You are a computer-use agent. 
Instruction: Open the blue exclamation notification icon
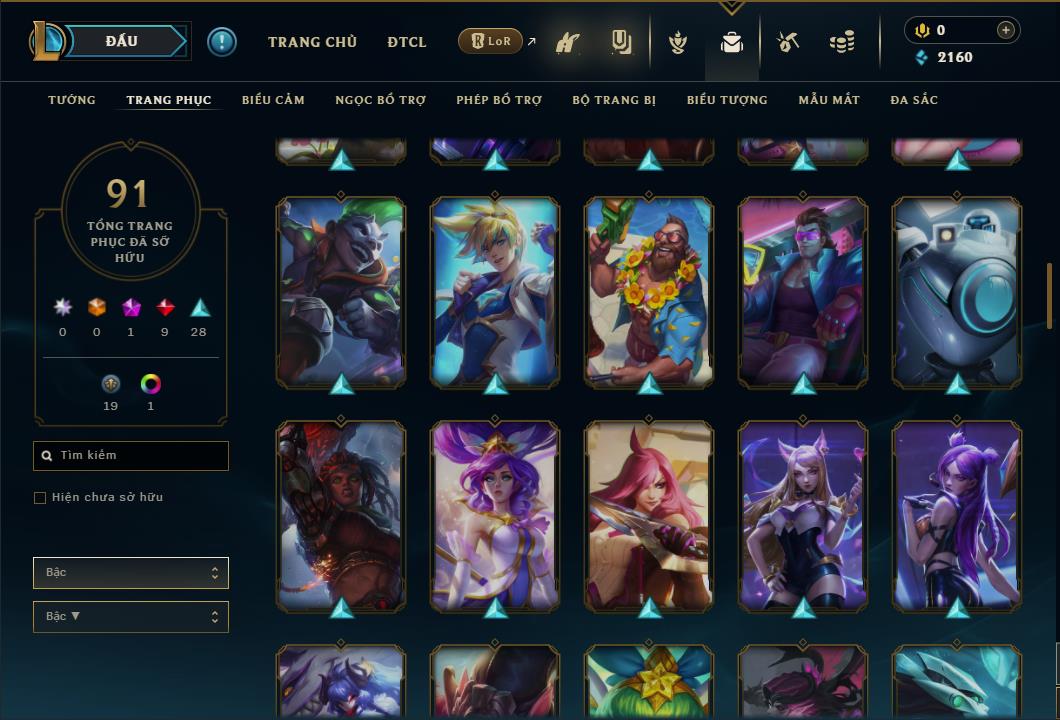222,42
